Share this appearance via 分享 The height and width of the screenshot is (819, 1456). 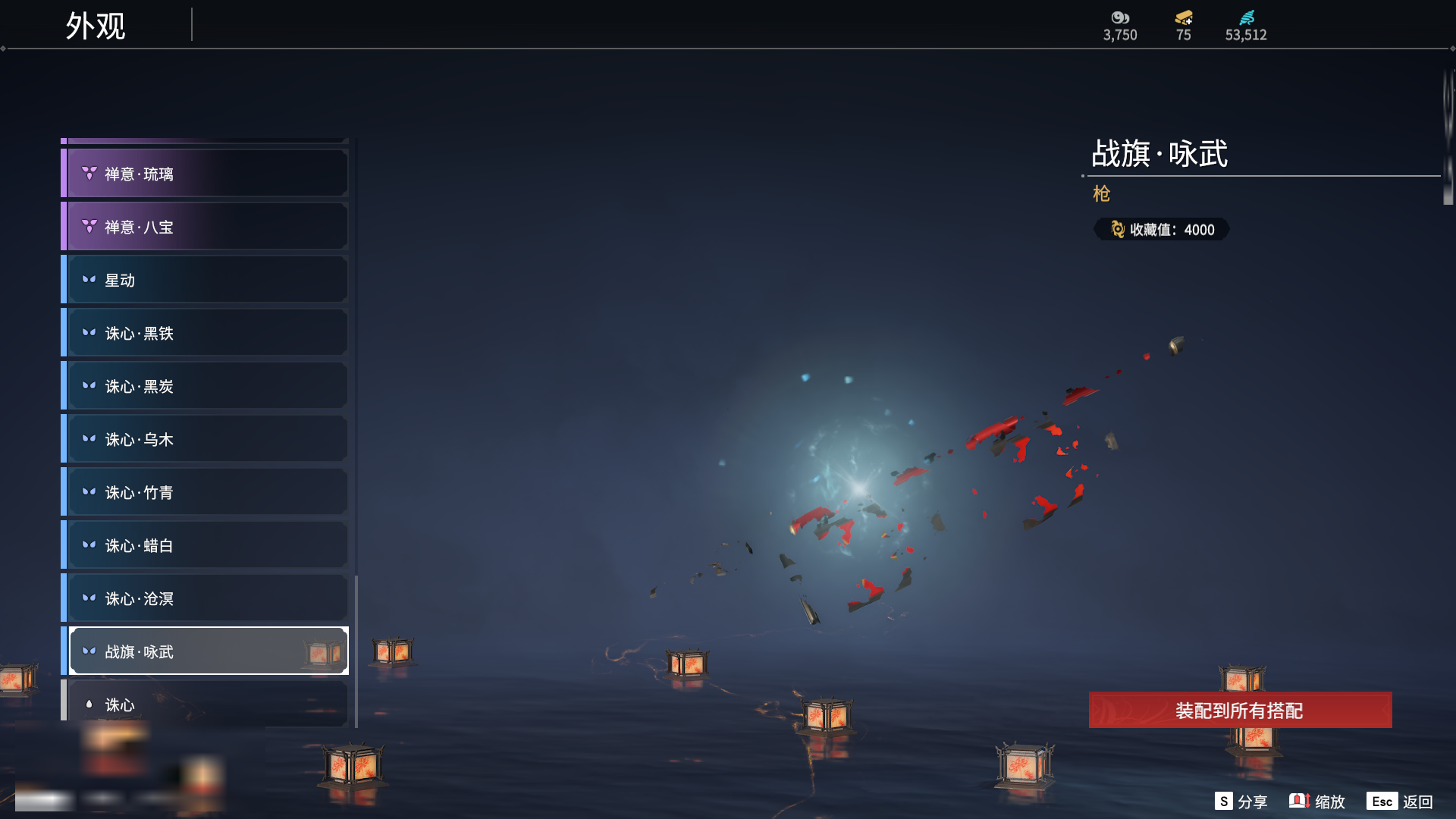tap(1241, 802)
